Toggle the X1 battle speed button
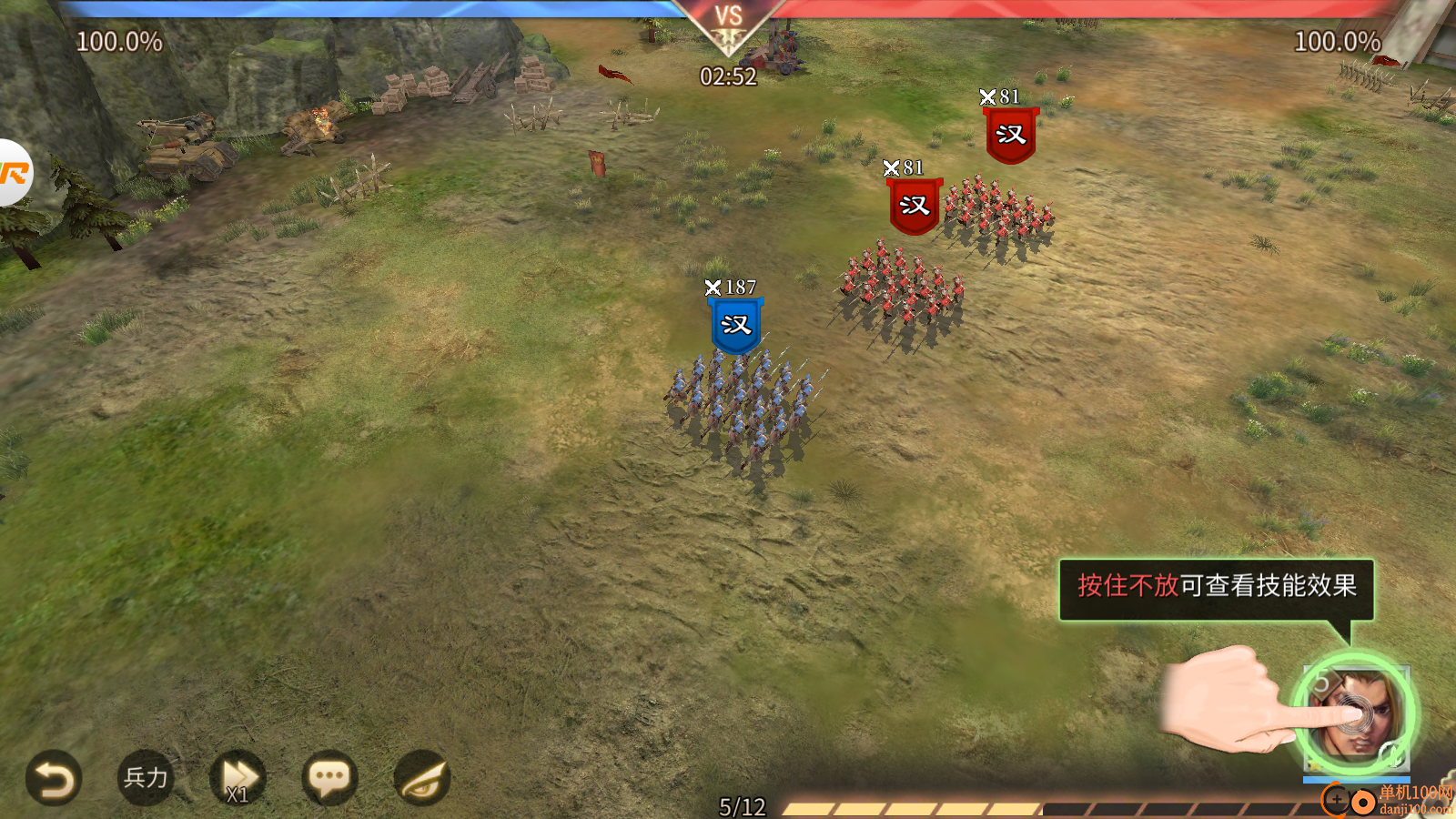The width and height of the screenshot is (1456, 819). (x=238, y=779)
